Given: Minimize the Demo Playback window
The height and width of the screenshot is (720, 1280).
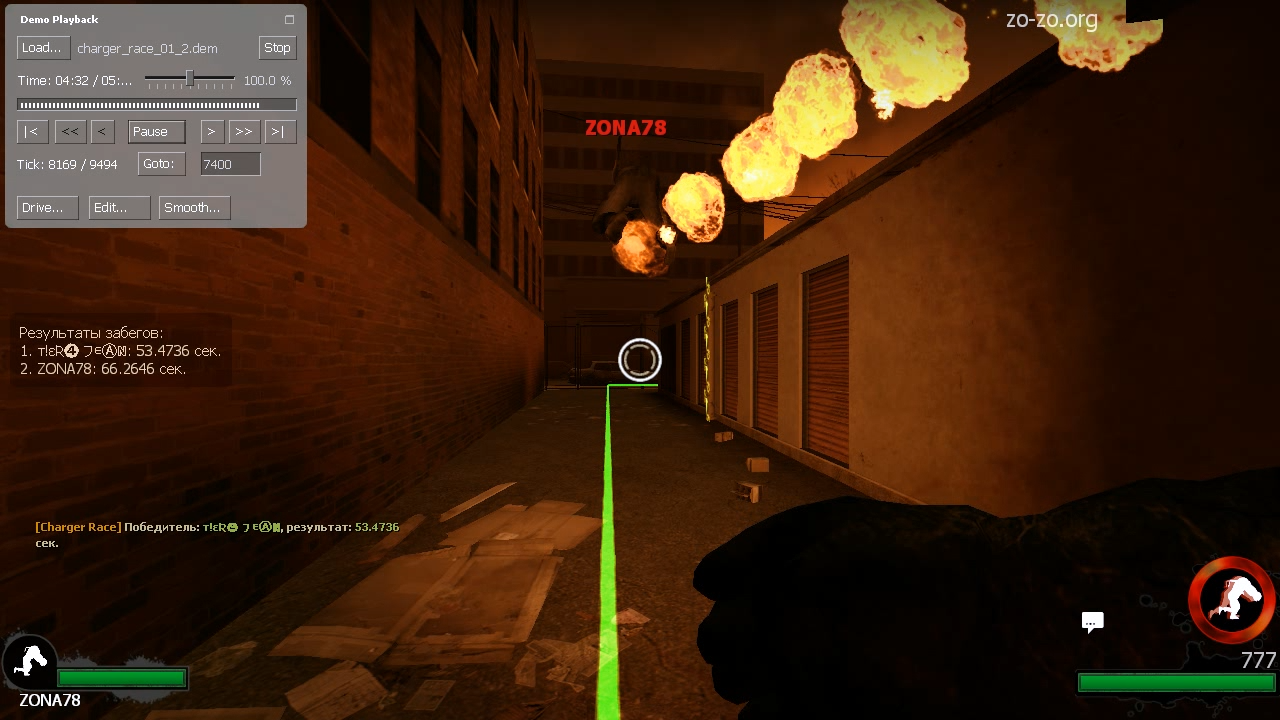Looking at the screenshot, I should 290,20.
